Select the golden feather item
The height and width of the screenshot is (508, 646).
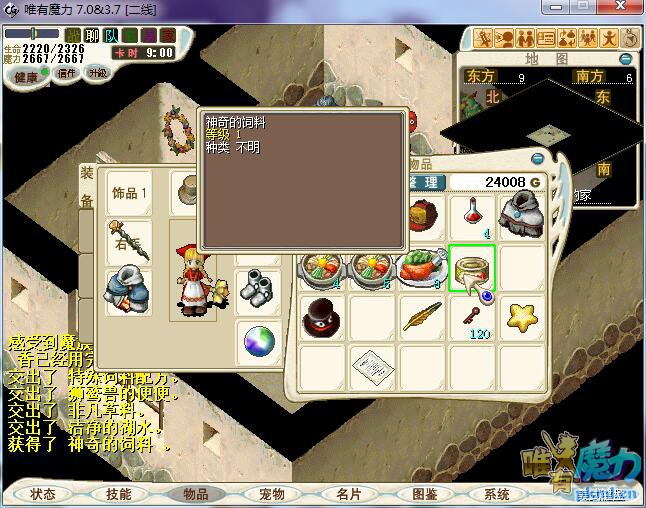coord(422,316)
